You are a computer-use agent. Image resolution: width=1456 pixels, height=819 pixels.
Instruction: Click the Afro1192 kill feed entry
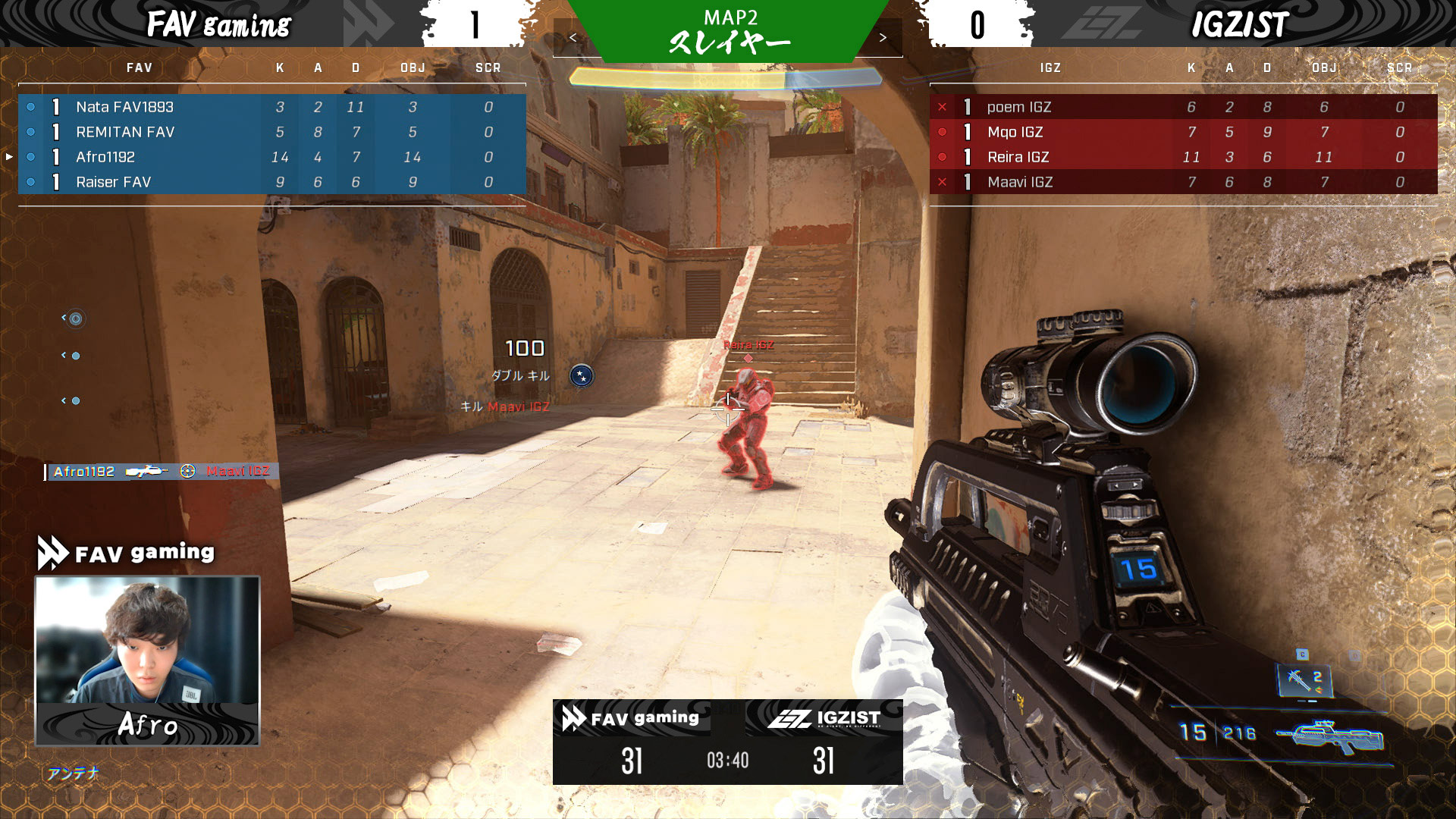(162, 472)
